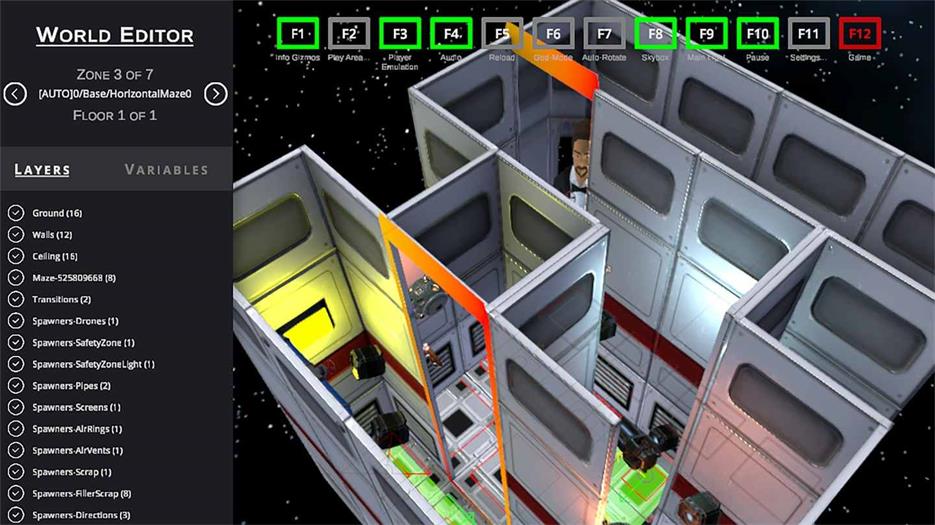This screenshot has width=935, height=525.
Task: Enable the F2 Play Area option
Action: pos(349,34)
